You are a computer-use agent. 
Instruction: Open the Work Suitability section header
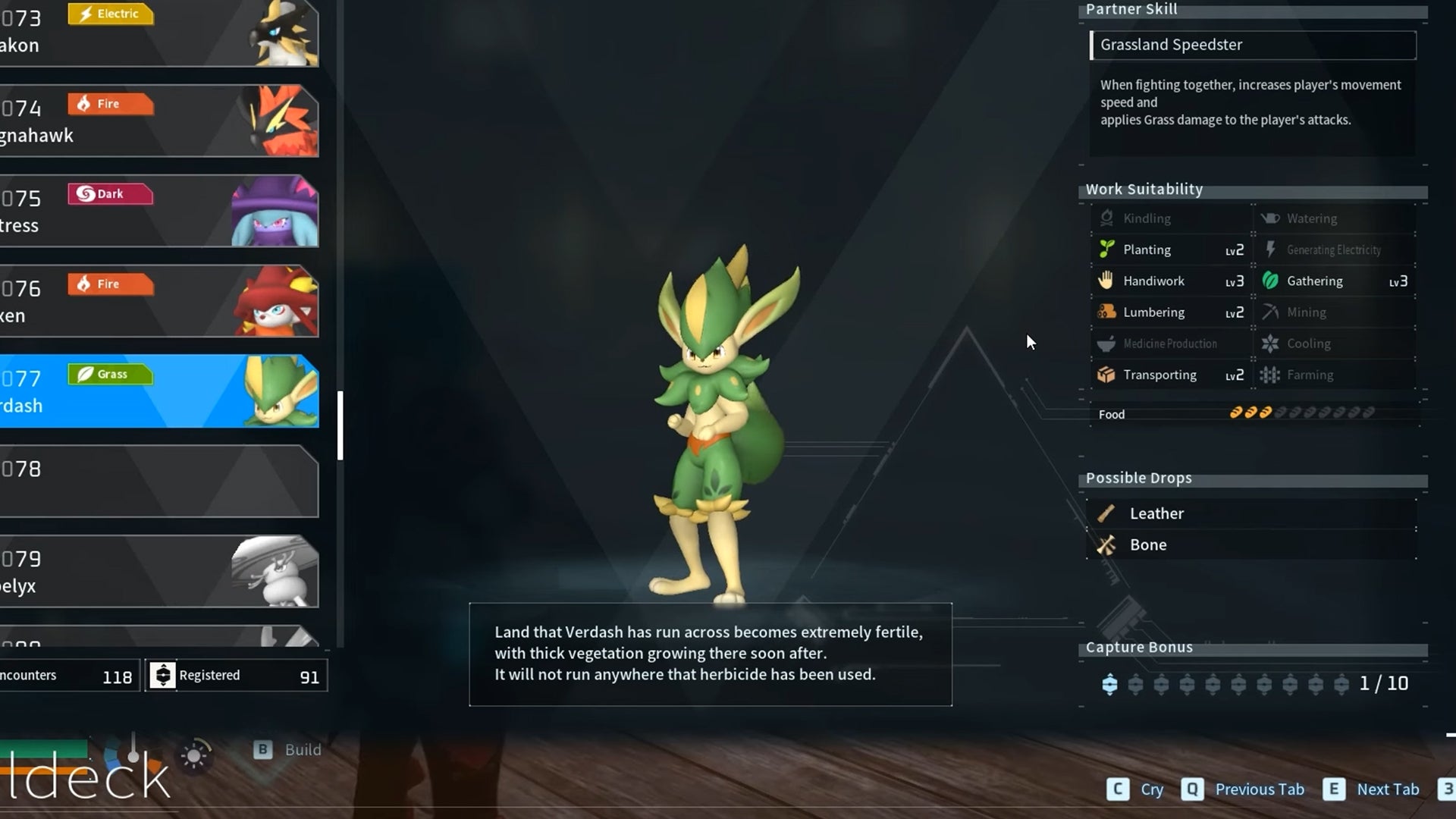point(1144,189)
